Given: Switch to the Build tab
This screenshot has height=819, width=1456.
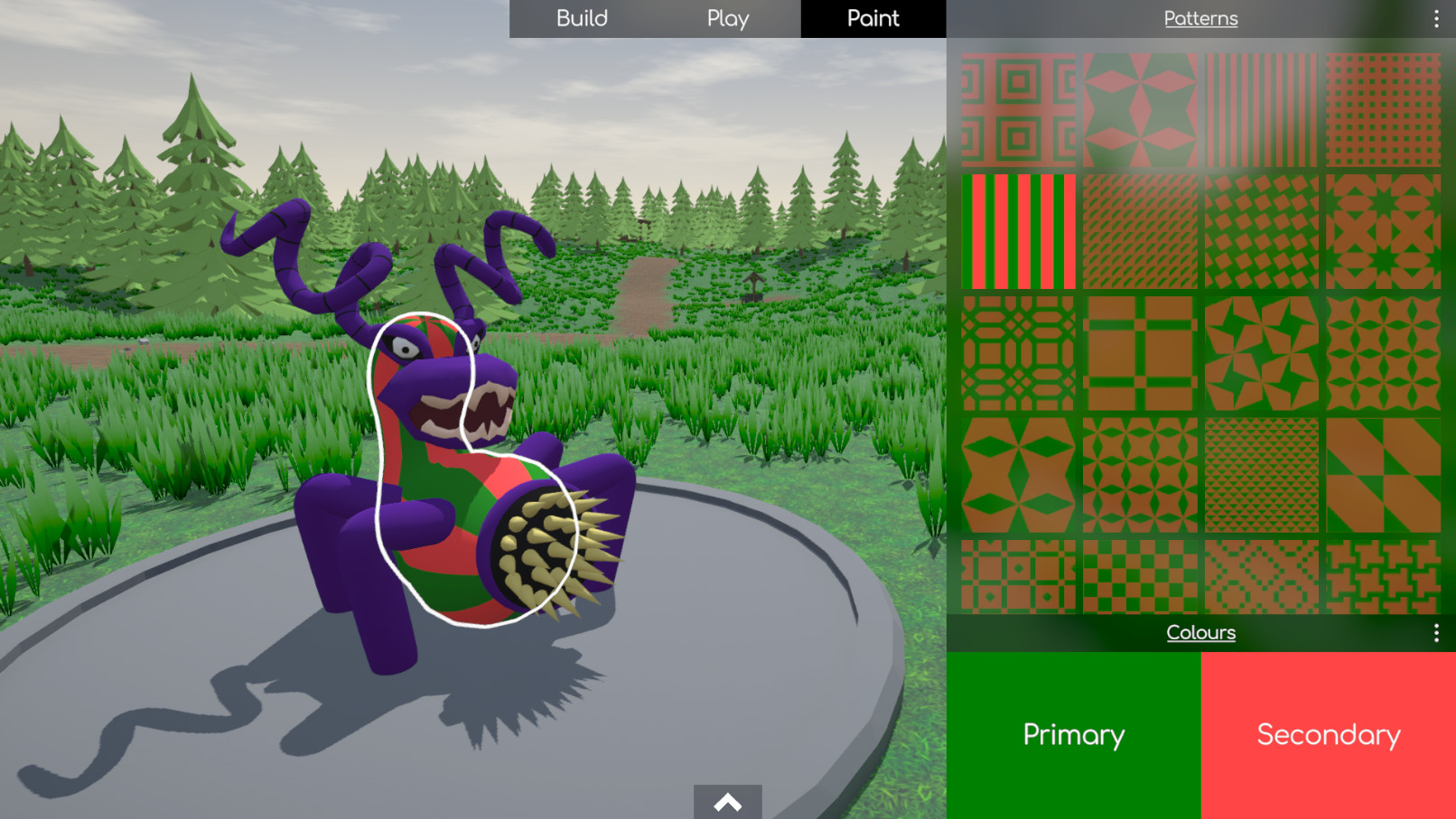Looking at the screenshot, I should [x=582, y=18].
